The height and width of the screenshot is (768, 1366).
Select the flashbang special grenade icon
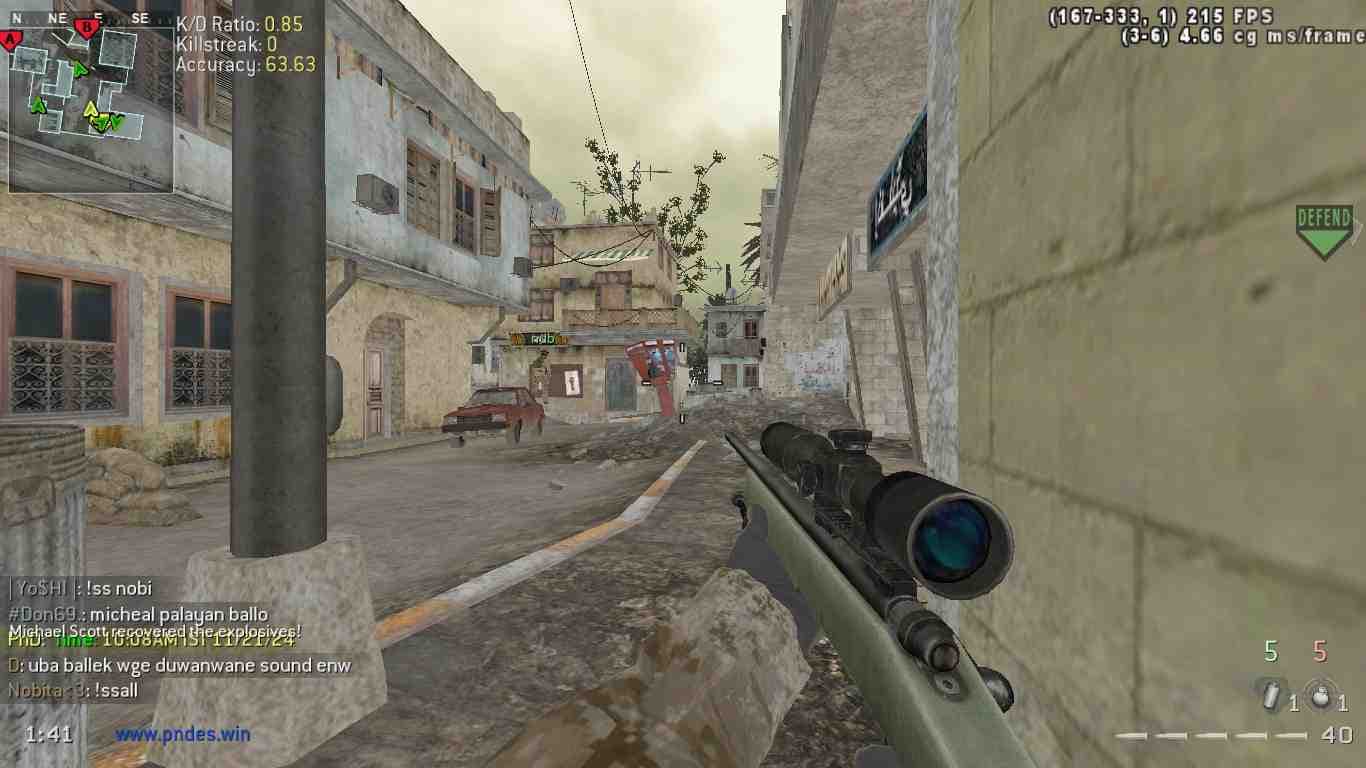pos(1271,695)
